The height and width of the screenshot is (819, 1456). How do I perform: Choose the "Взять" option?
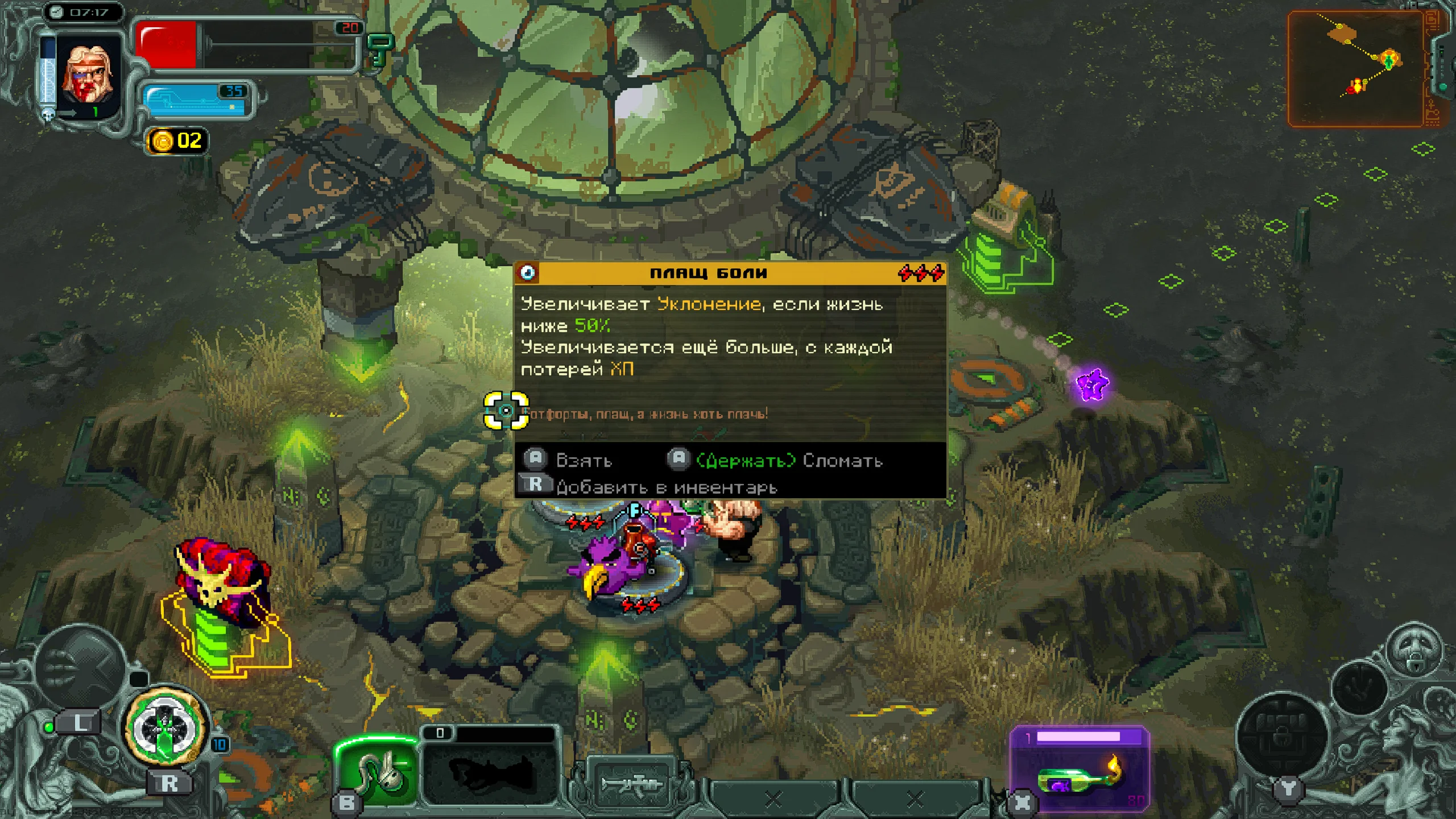click(x=583, y=460)
